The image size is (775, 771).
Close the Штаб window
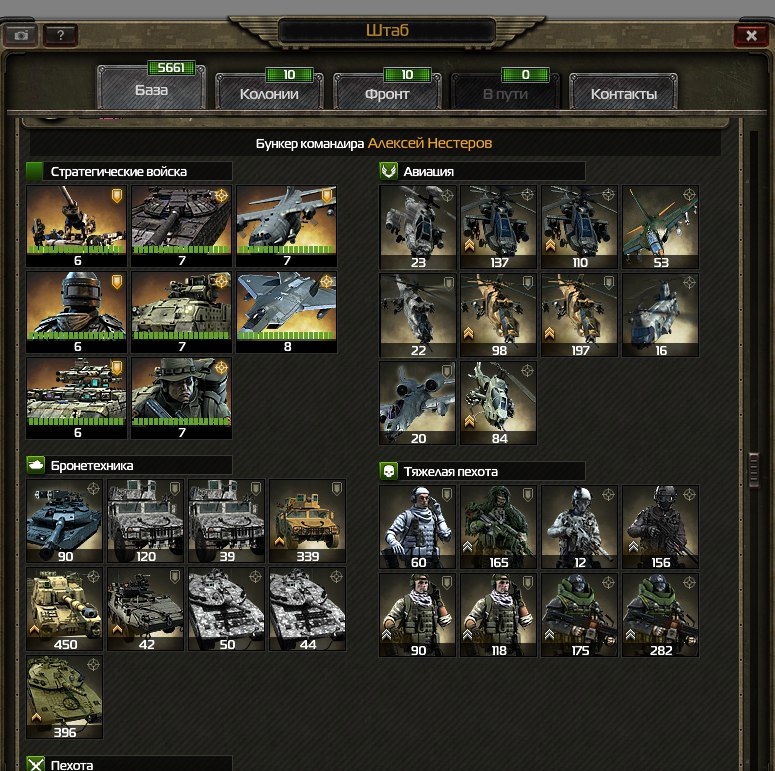tap(750, 34)
